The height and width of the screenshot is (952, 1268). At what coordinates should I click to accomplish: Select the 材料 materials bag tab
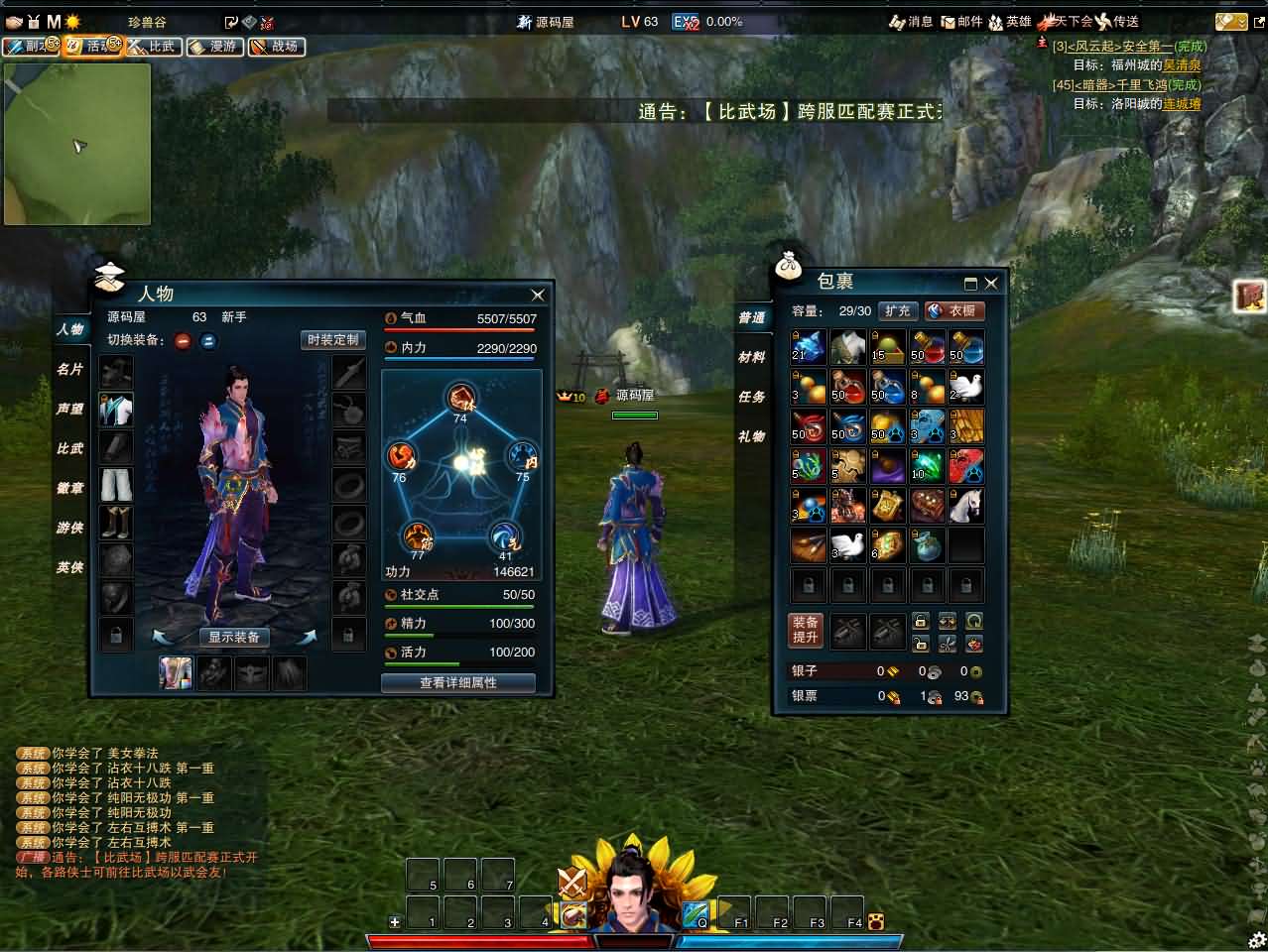(x=752, y=357)
